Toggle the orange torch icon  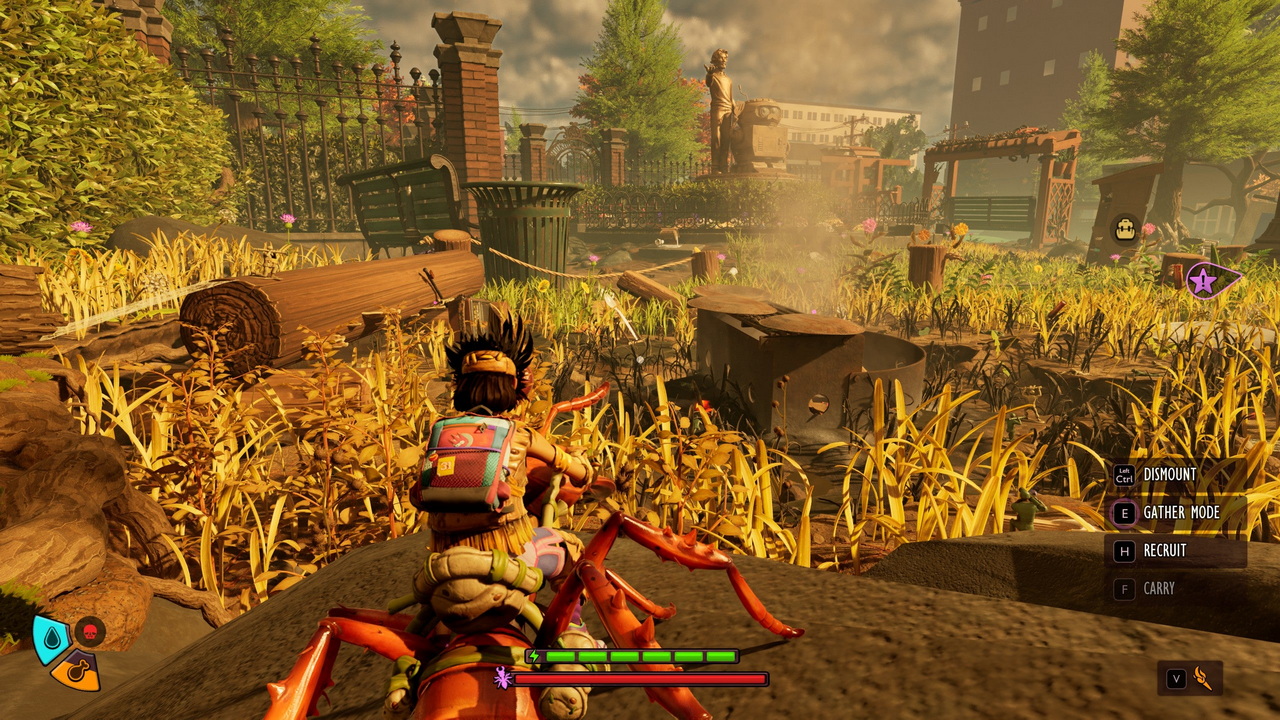coord(1204,679)
